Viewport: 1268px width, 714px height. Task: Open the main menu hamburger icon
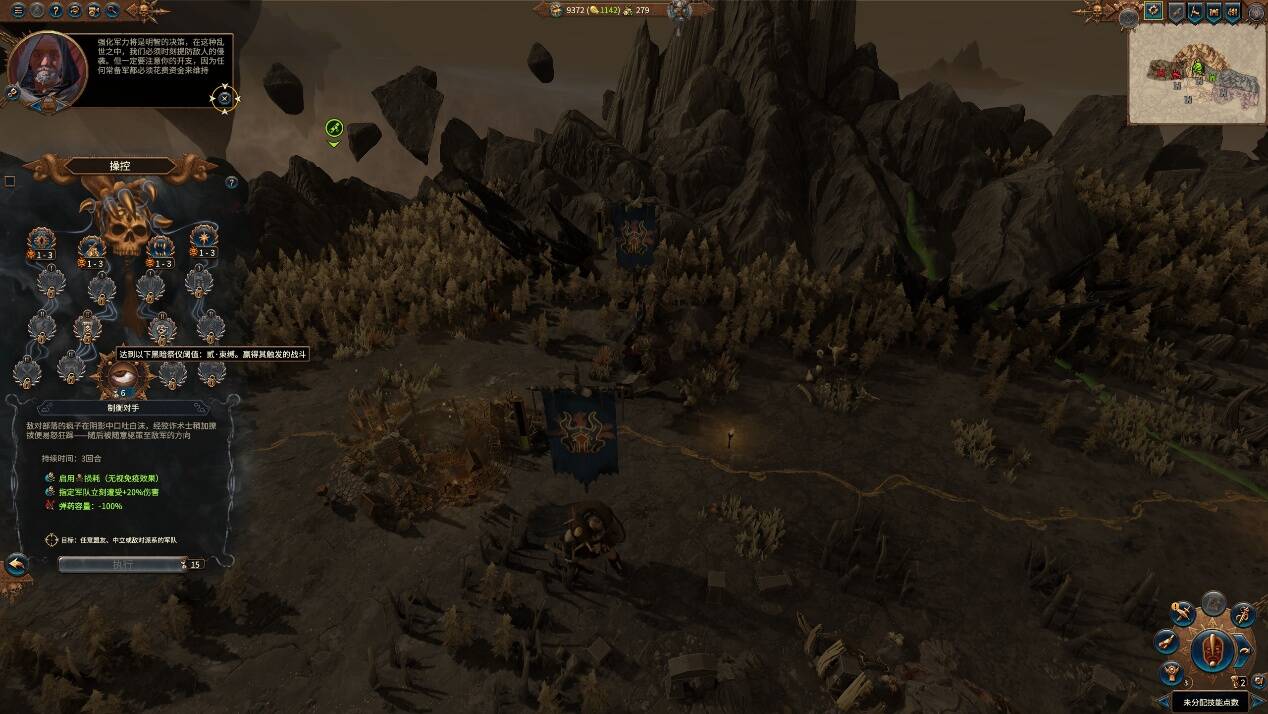point(18,11)
